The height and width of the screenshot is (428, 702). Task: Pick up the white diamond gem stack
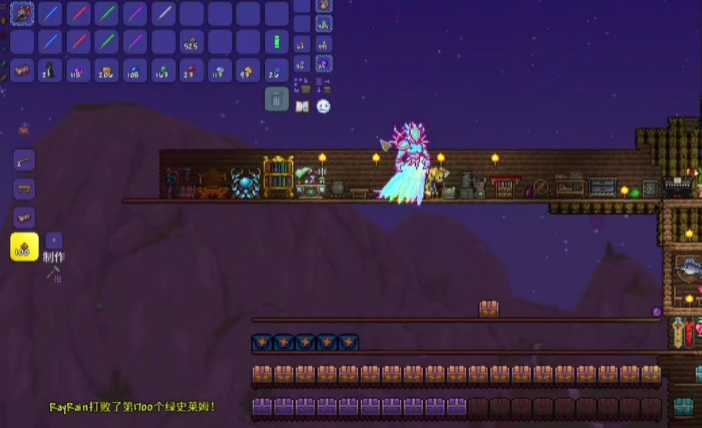[219, 70]
